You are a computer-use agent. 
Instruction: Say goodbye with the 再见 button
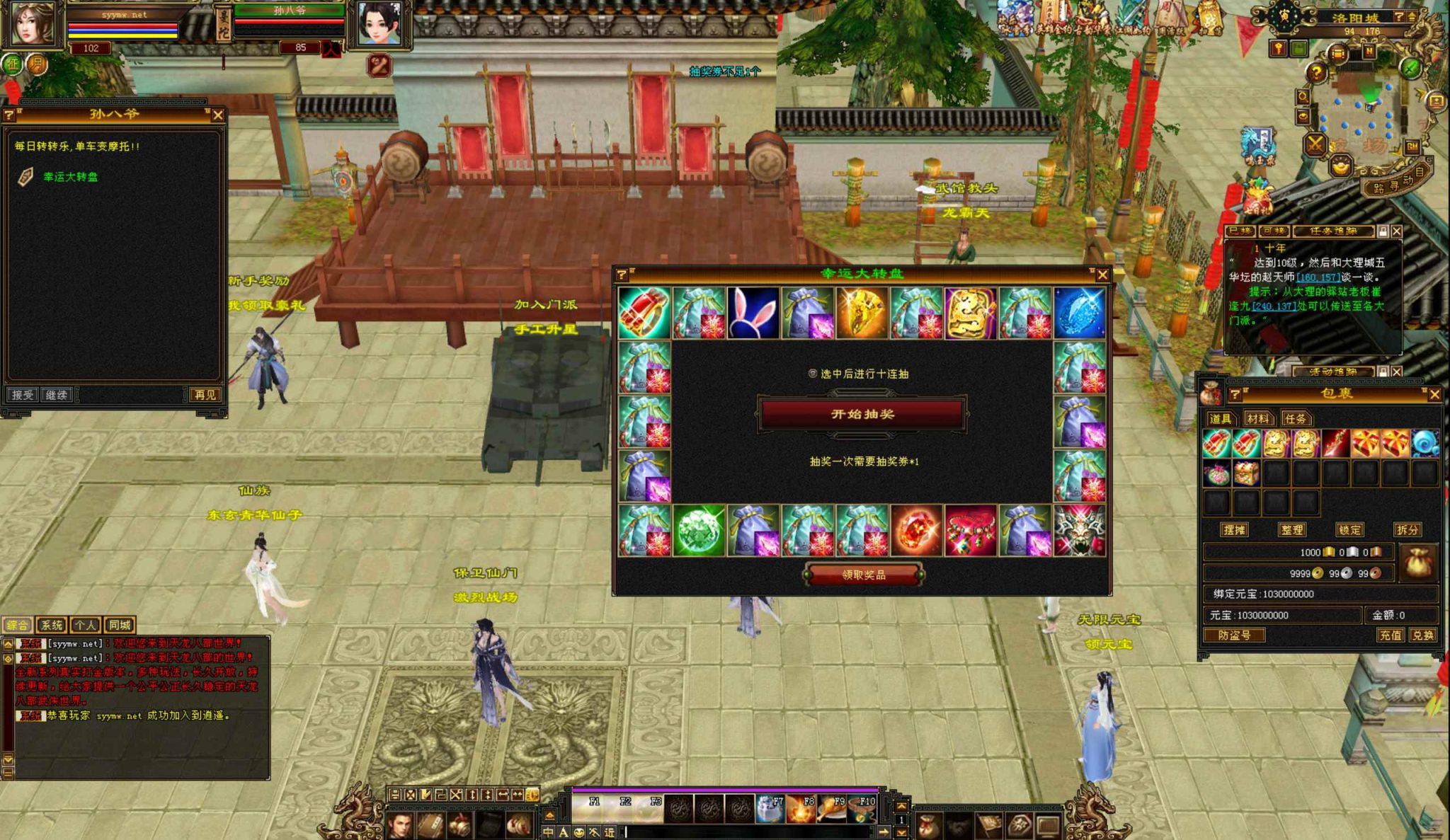click(205, 395)
